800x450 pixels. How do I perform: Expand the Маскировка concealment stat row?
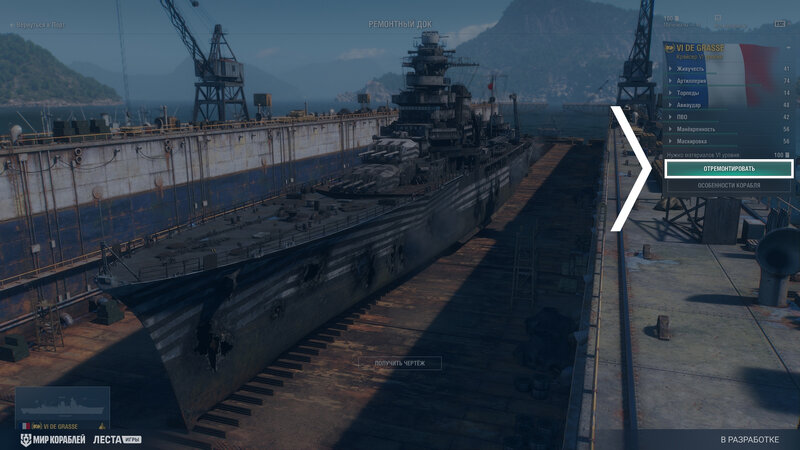pos(728,141)
